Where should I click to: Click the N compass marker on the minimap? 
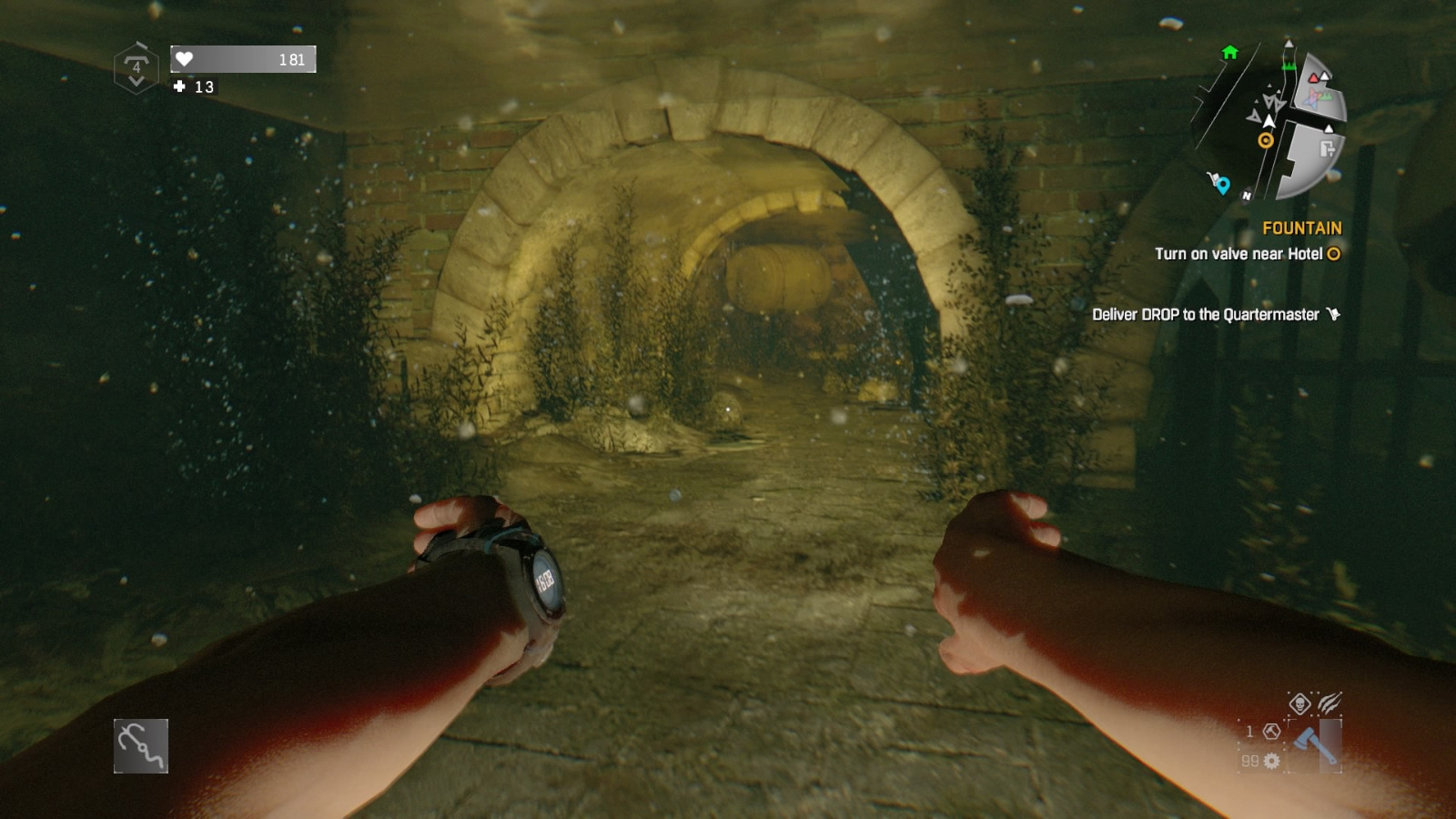click(x=1247, y=195)
